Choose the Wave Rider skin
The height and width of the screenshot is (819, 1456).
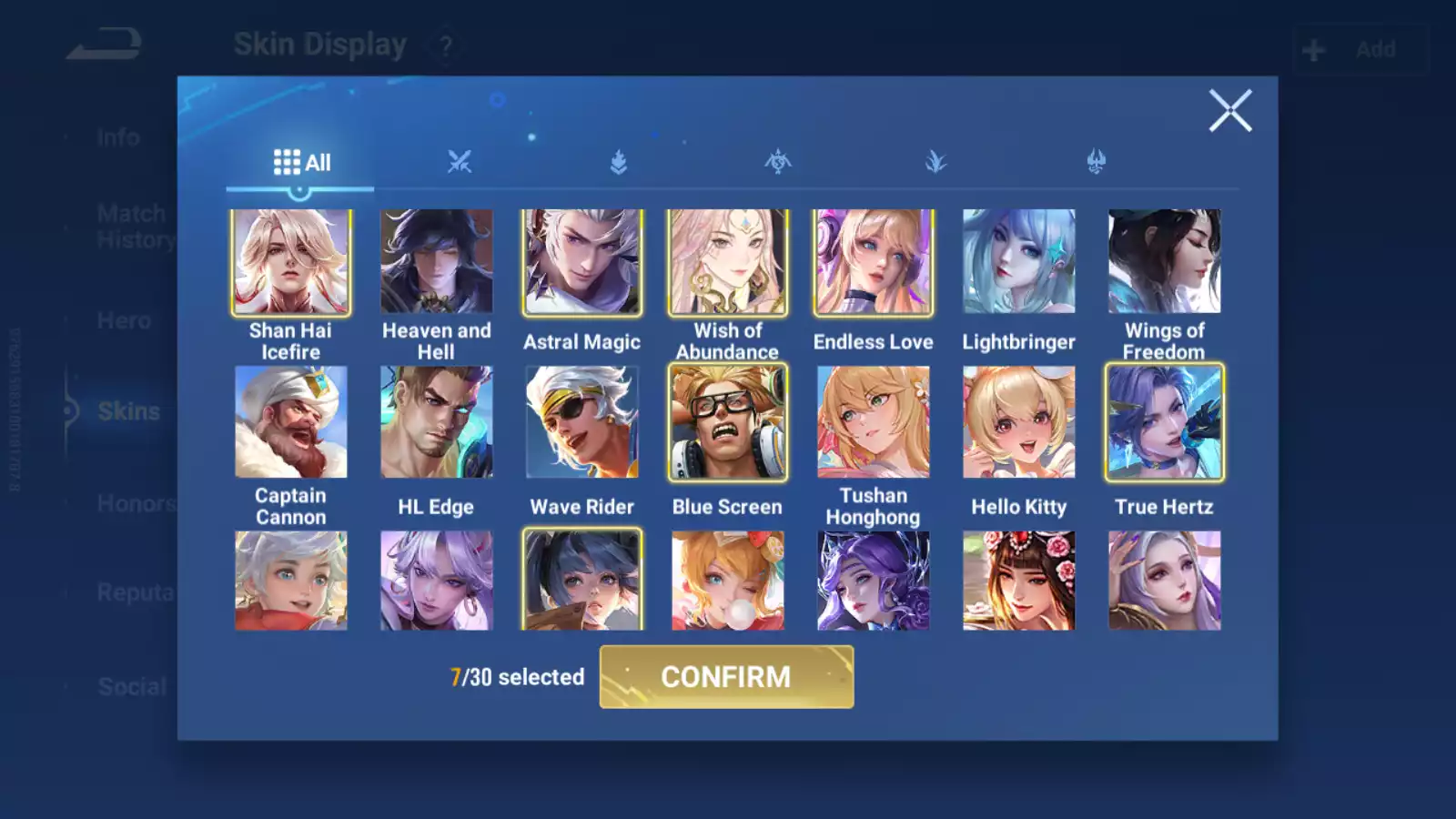point(582,422)
